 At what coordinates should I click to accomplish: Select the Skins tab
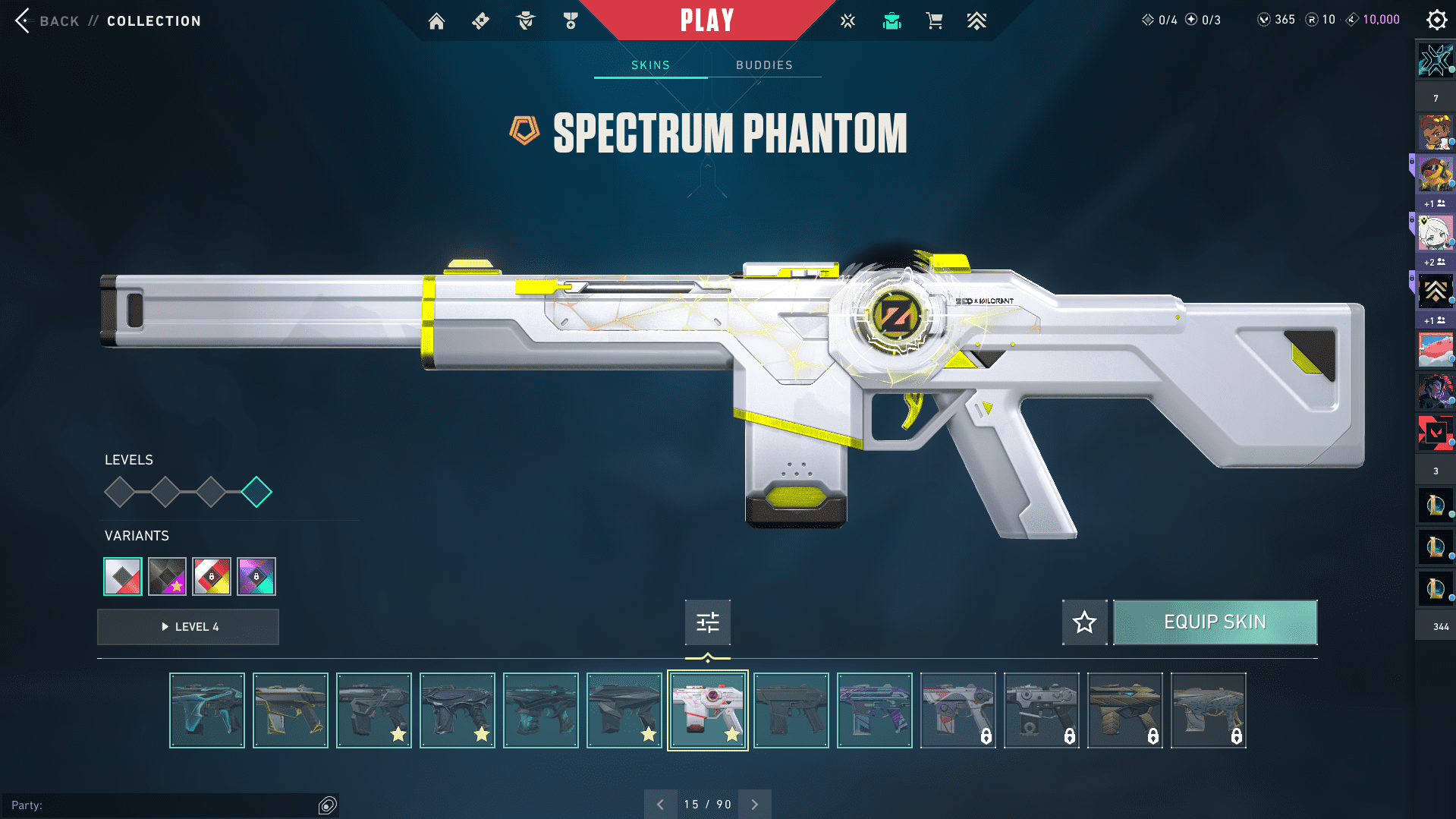point(650,65)
